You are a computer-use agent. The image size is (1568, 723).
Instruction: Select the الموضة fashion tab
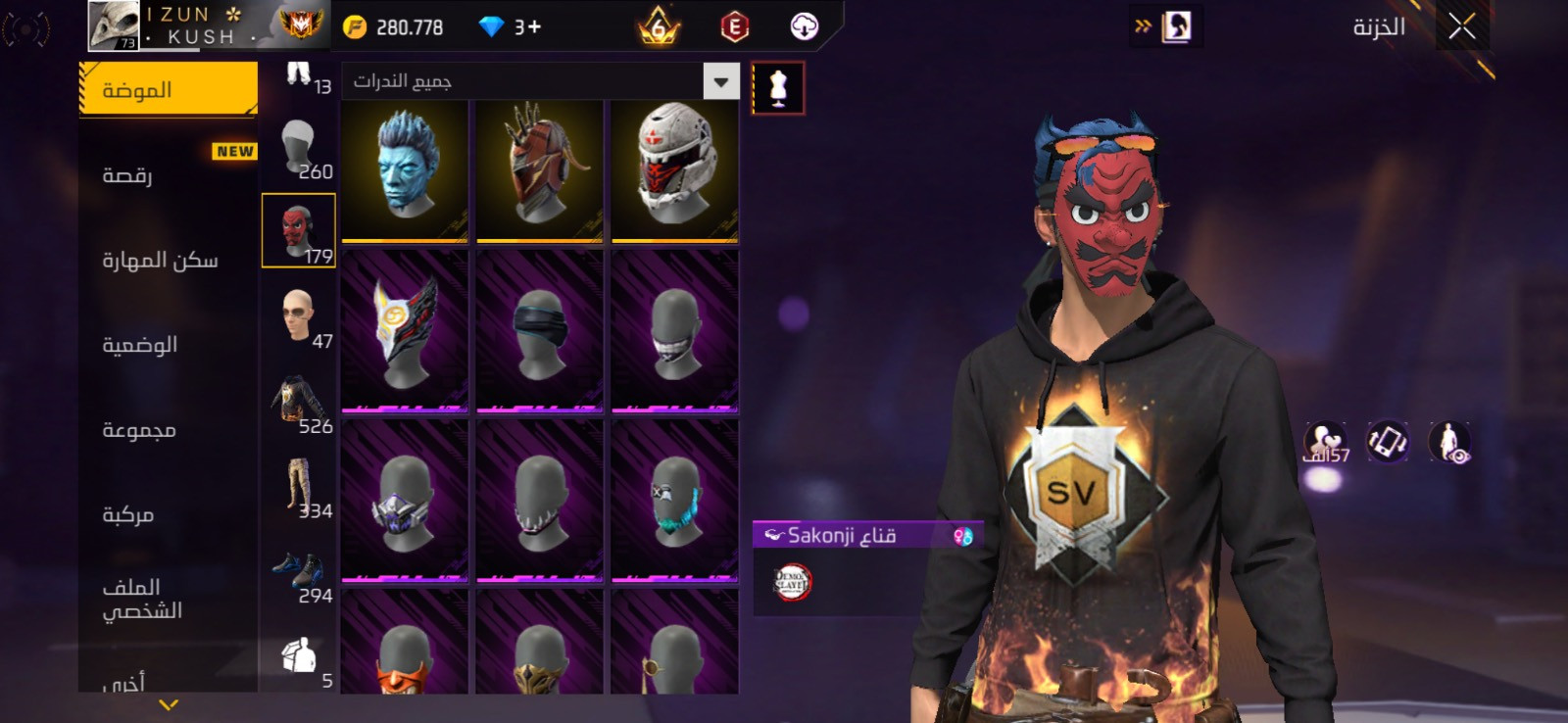coord(168,89)
